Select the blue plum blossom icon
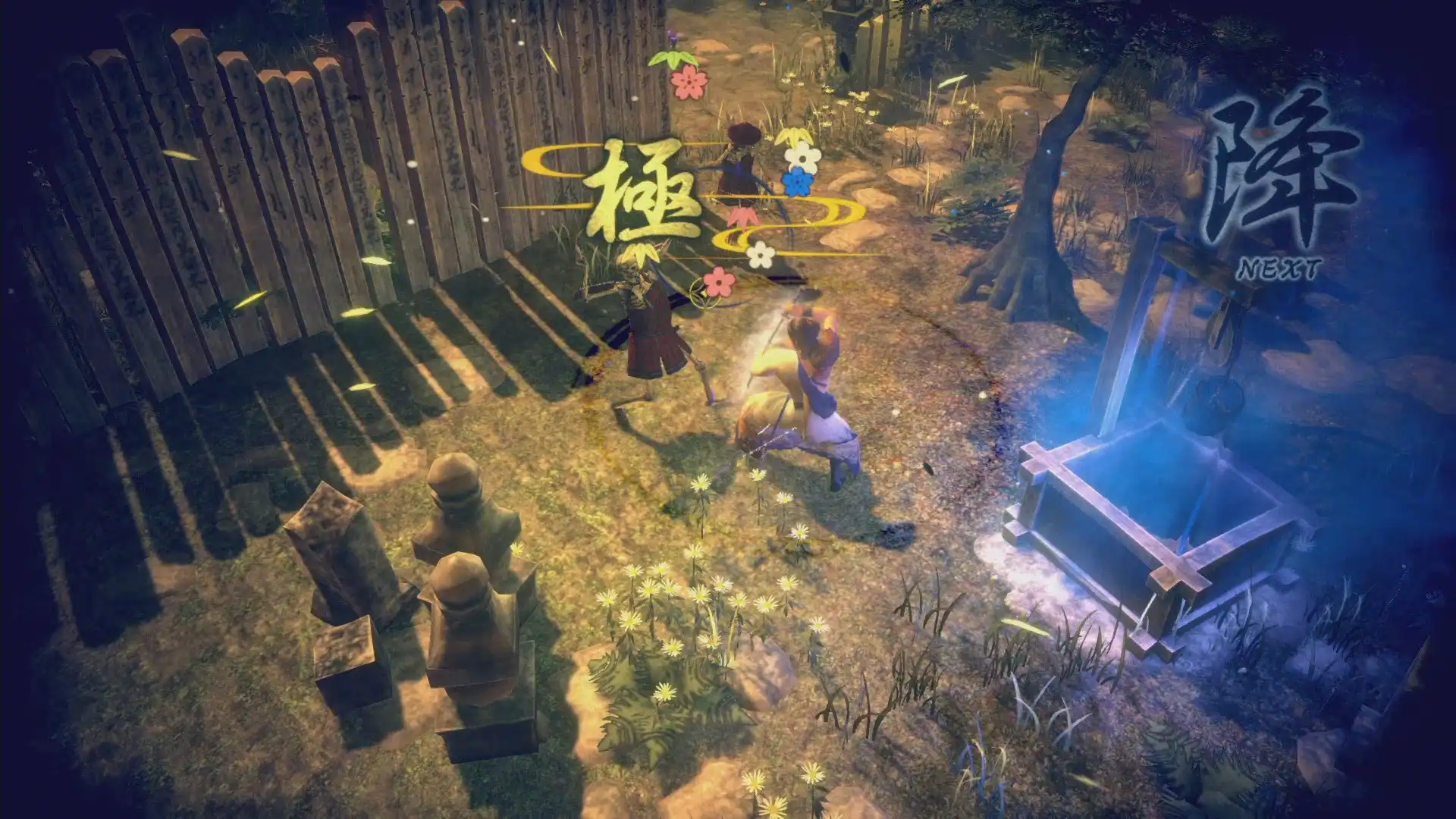 797,184
